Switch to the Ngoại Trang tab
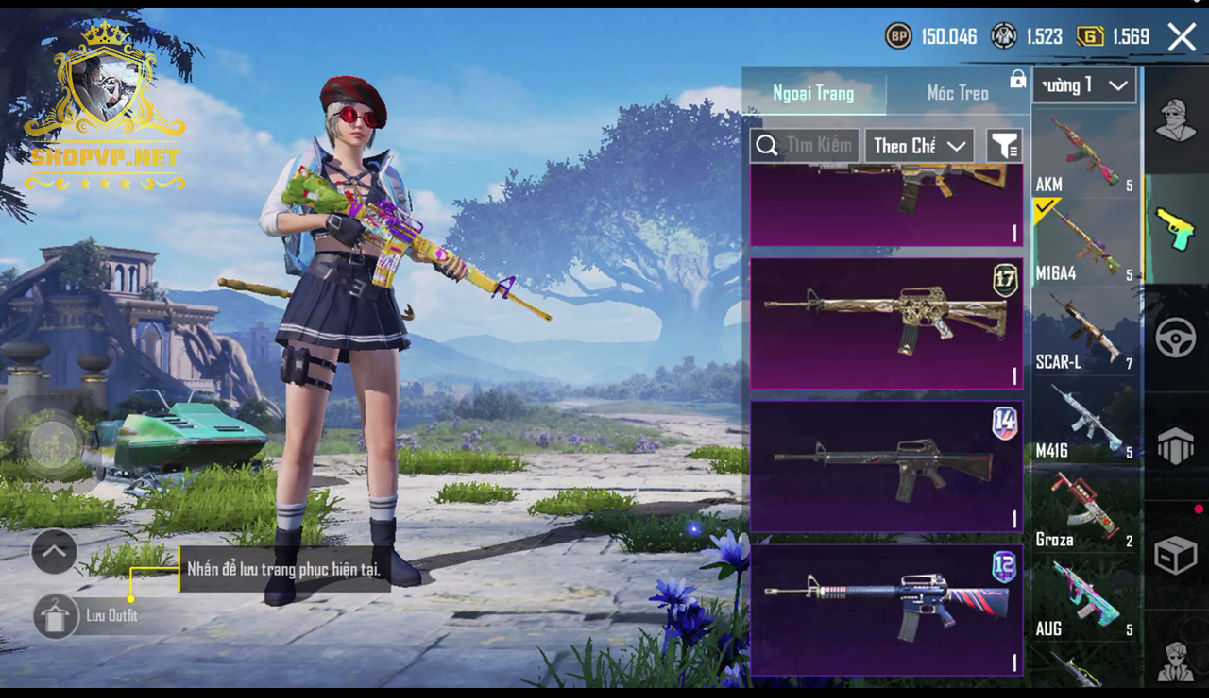 [814, 93]
